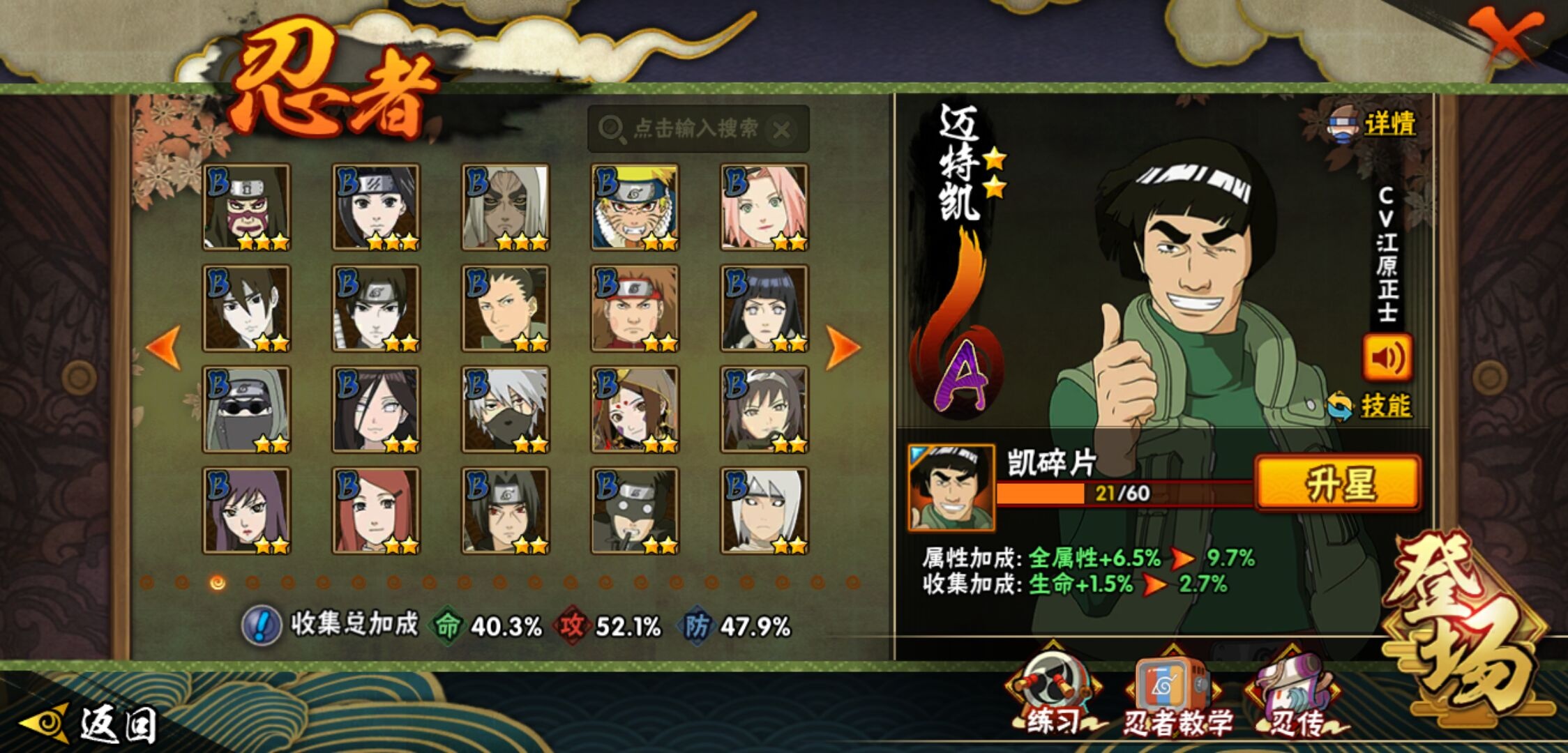Click the ninja search input box
Screen dimensions: 1568x753
(687, 129)
